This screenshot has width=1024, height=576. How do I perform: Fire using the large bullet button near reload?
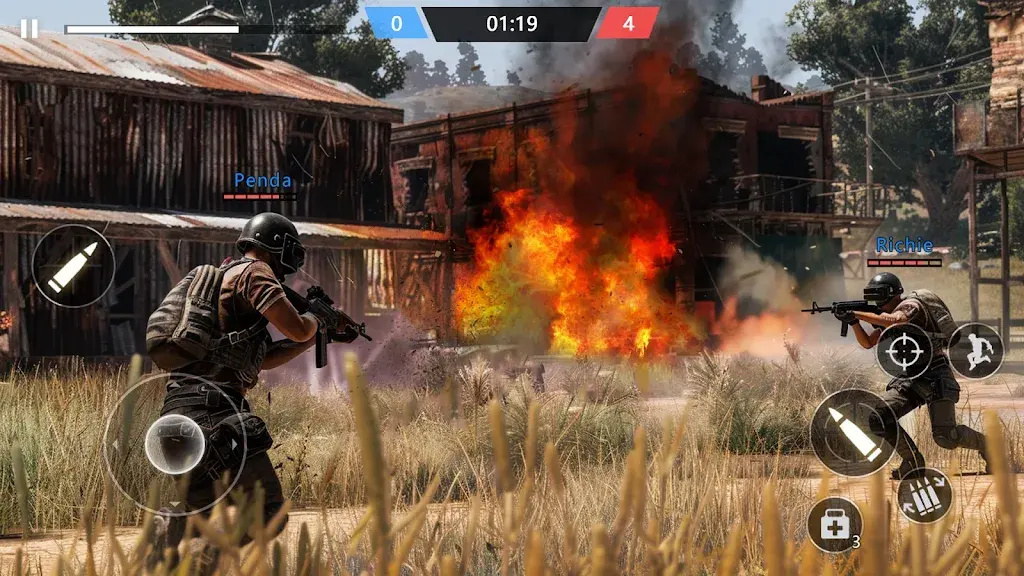853,433
